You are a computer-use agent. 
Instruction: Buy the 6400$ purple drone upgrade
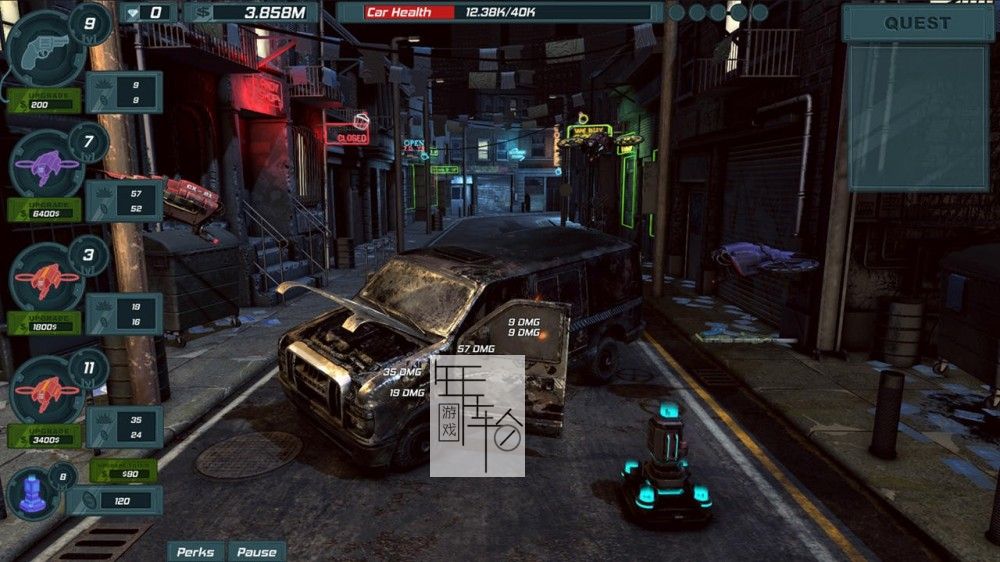(x=44, y=212)
